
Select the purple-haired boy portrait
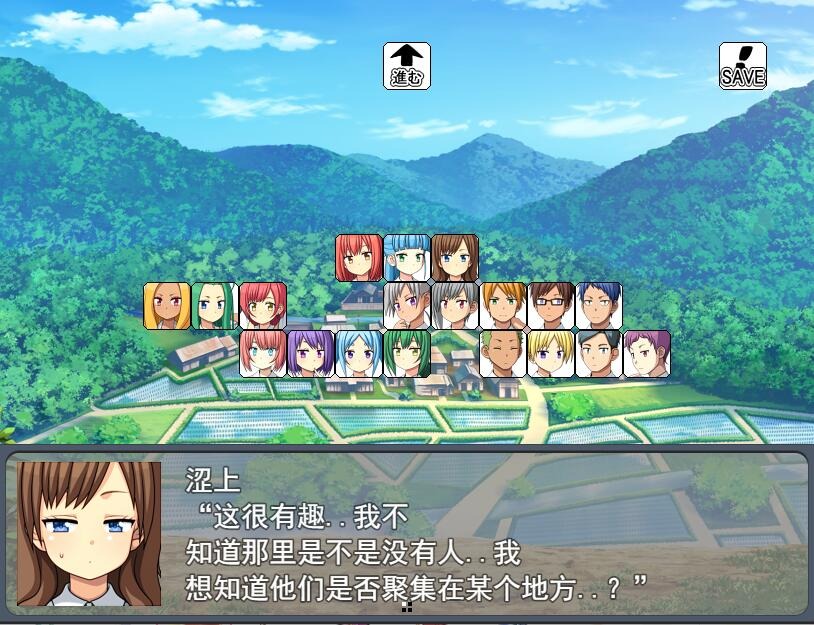click(647, 354)
